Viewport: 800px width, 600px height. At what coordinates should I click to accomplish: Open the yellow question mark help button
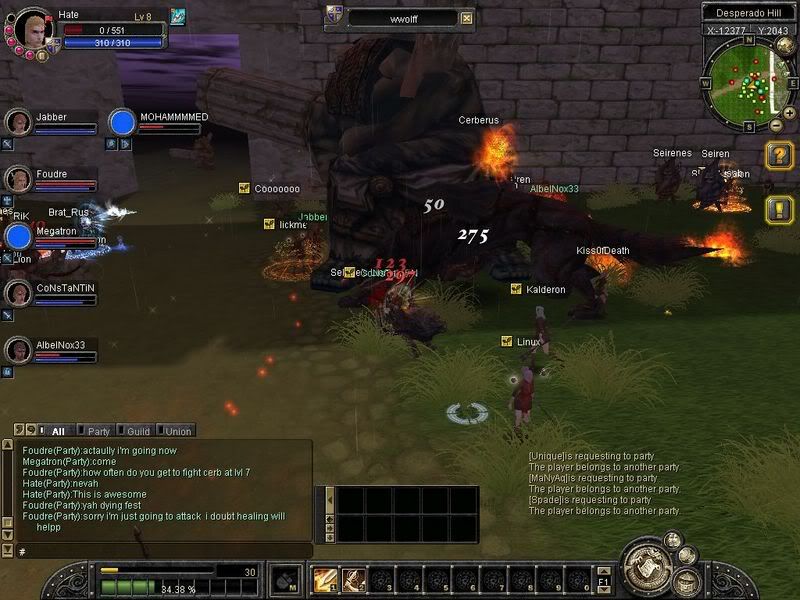[780, 155]
